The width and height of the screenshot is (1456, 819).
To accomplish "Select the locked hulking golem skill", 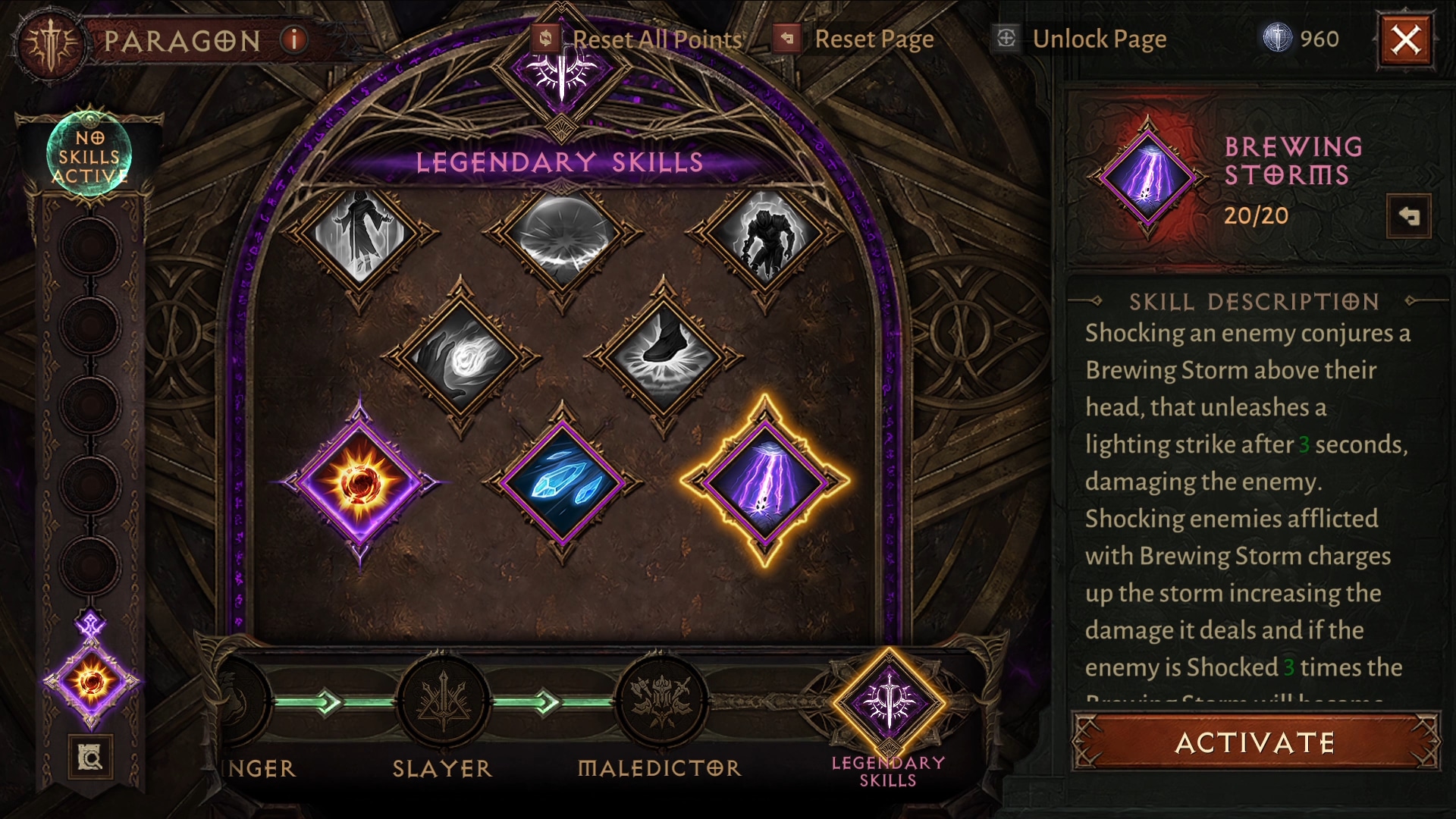I will click(765, 232).
